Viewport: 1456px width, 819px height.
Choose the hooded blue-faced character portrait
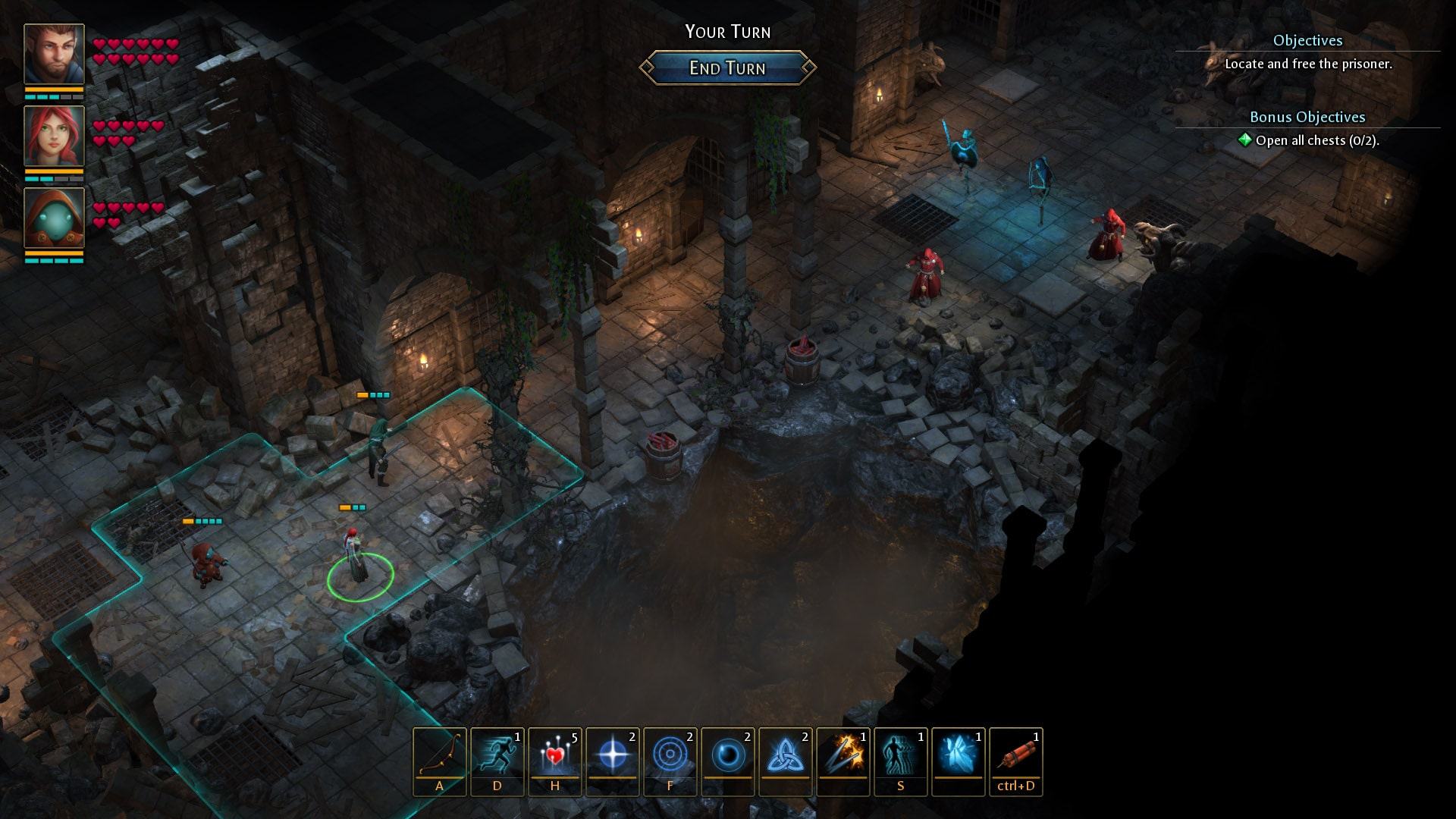pyautogui.click(x=54, y=218)
